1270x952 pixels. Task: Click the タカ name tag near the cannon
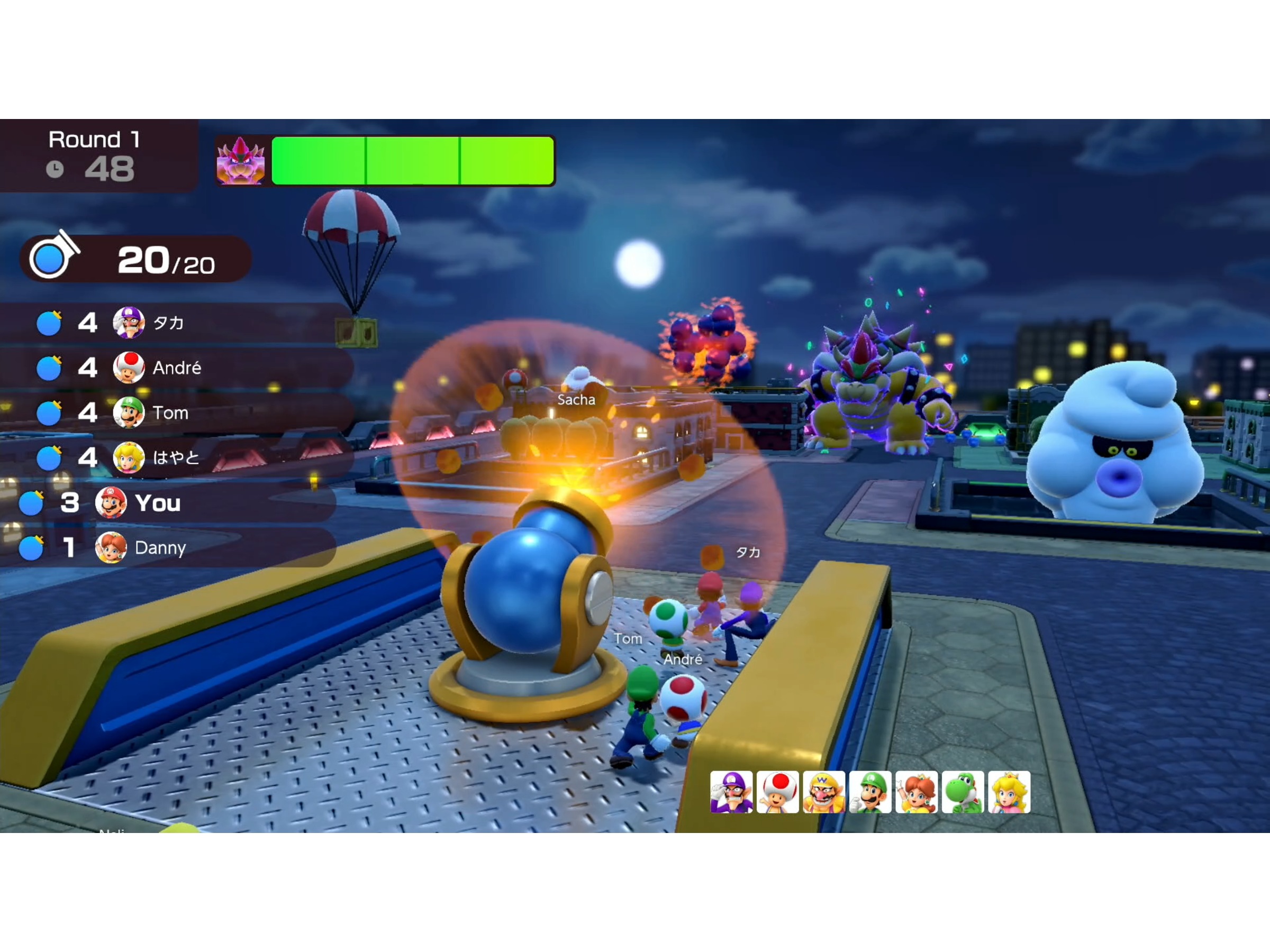pos(749,554)
